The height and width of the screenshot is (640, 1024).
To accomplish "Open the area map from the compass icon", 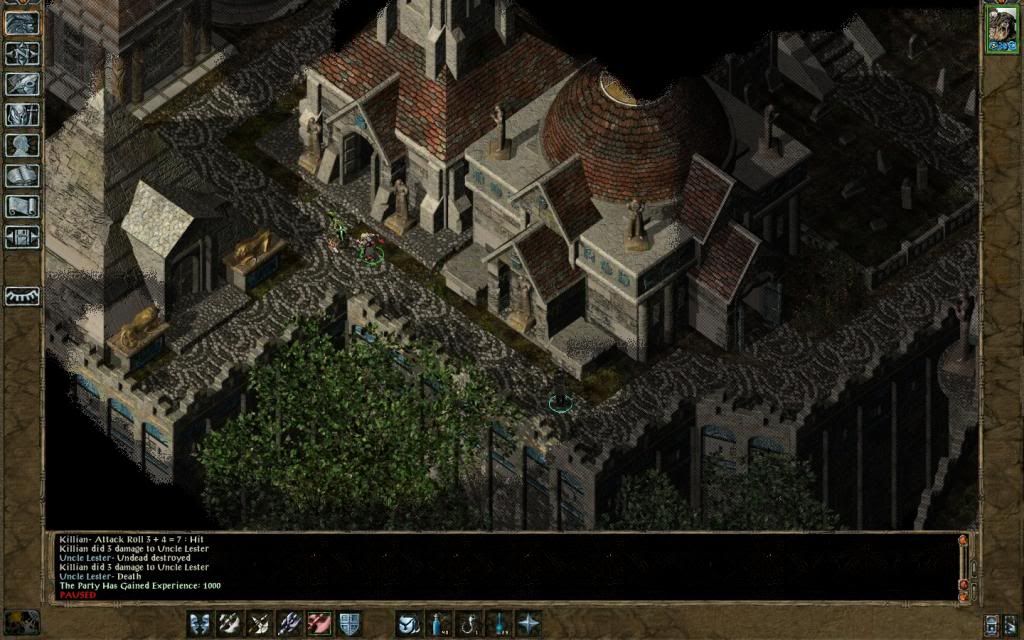I will pos(22,53).
